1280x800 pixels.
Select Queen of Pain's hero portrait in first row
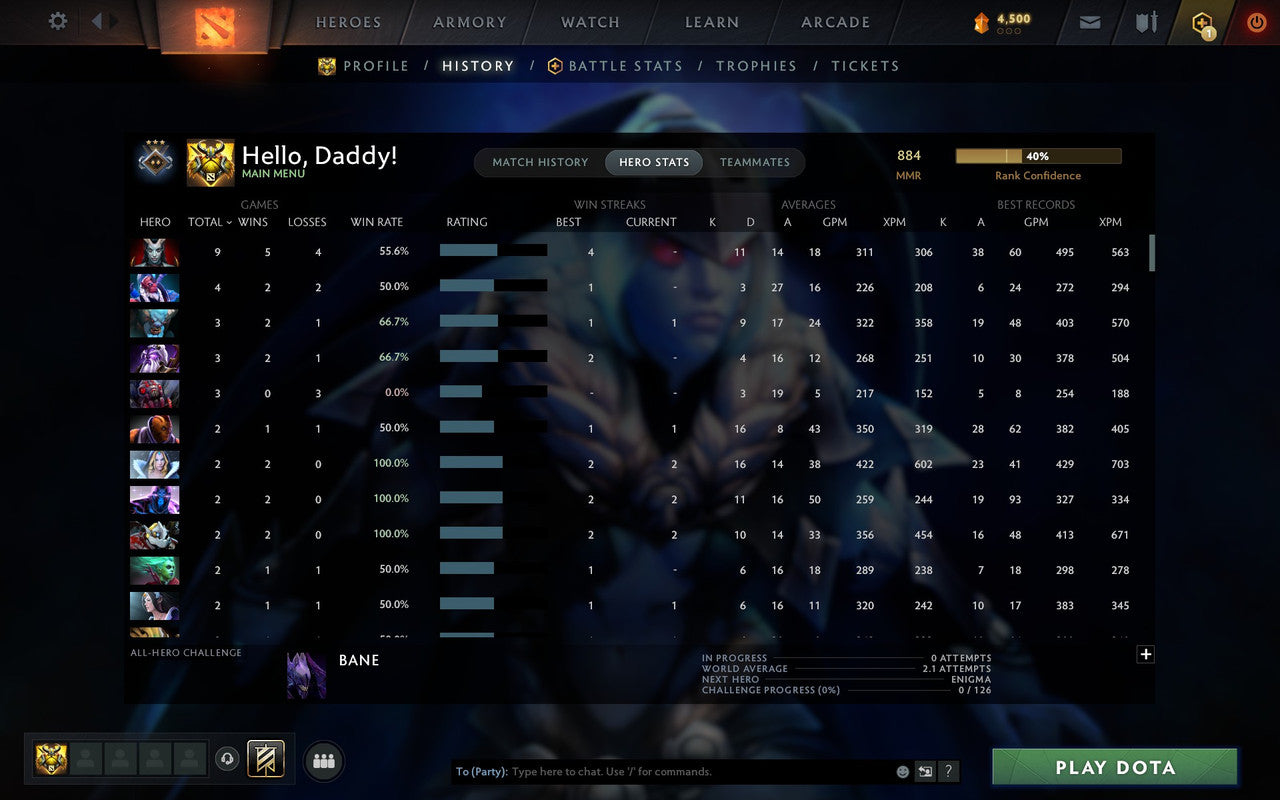coord(155,252)
